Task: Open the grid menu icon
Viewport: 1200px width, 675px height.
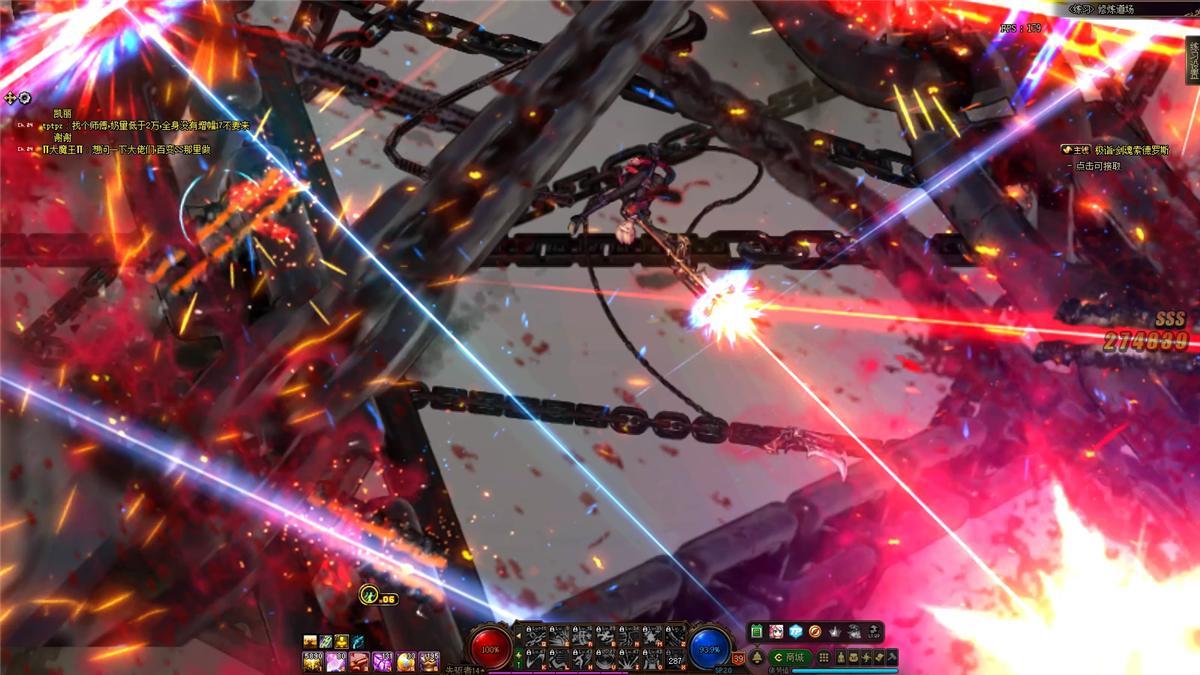Action: point(824,657)
